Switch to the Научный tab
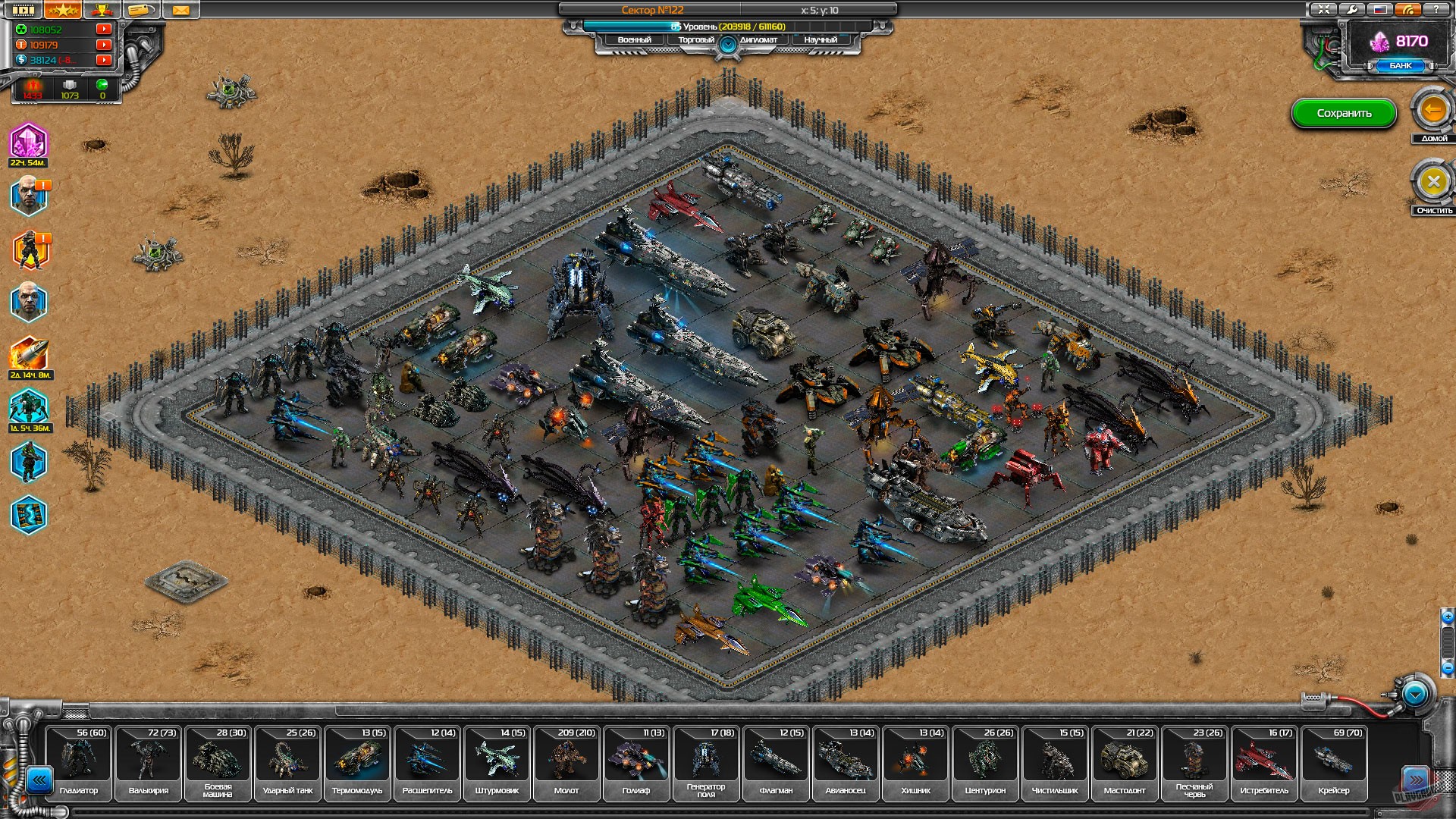 click(x=821, y=39)
